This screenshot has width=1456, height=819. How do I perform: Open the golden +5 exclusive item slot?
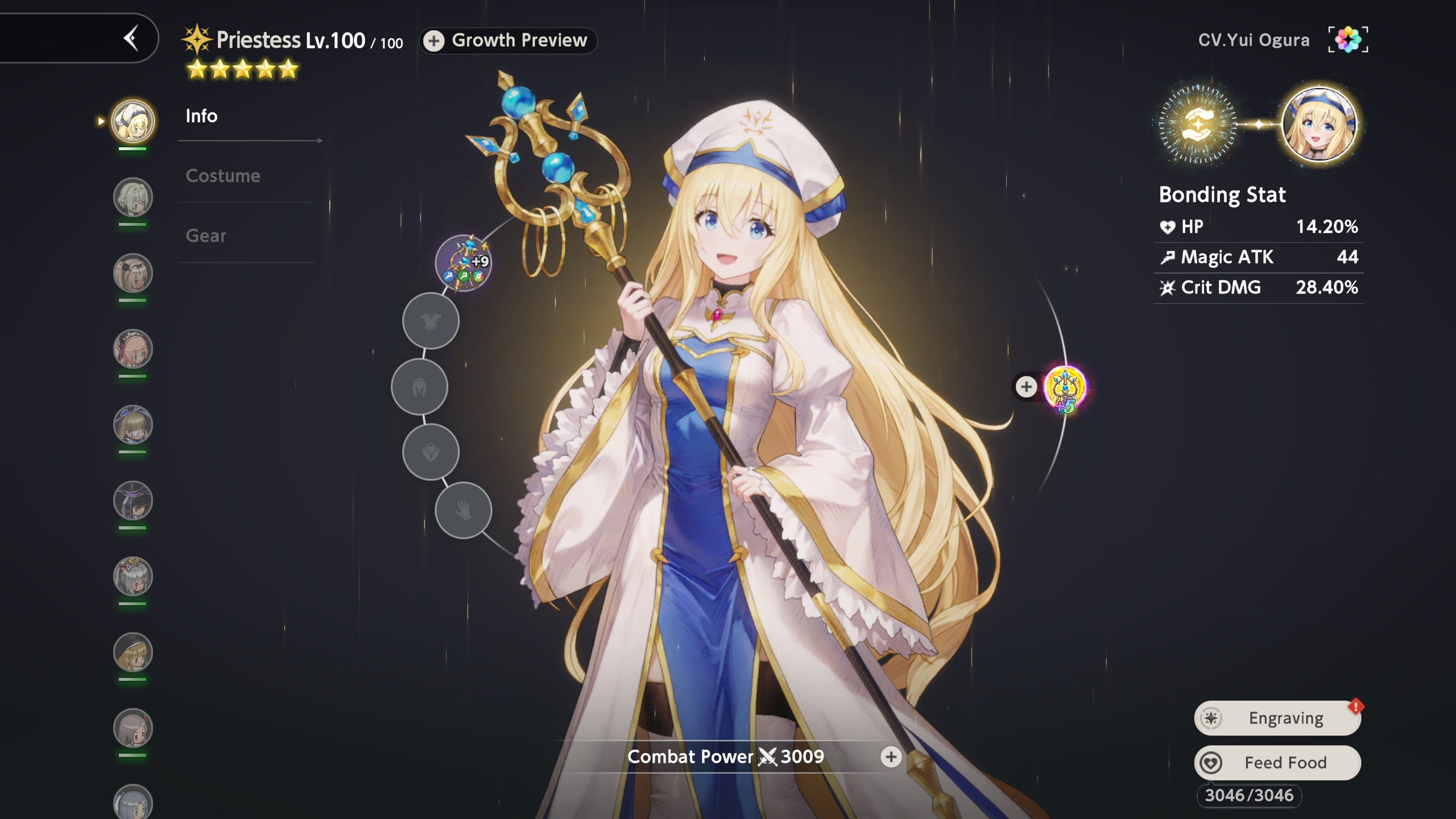(x=1065, y=388)
